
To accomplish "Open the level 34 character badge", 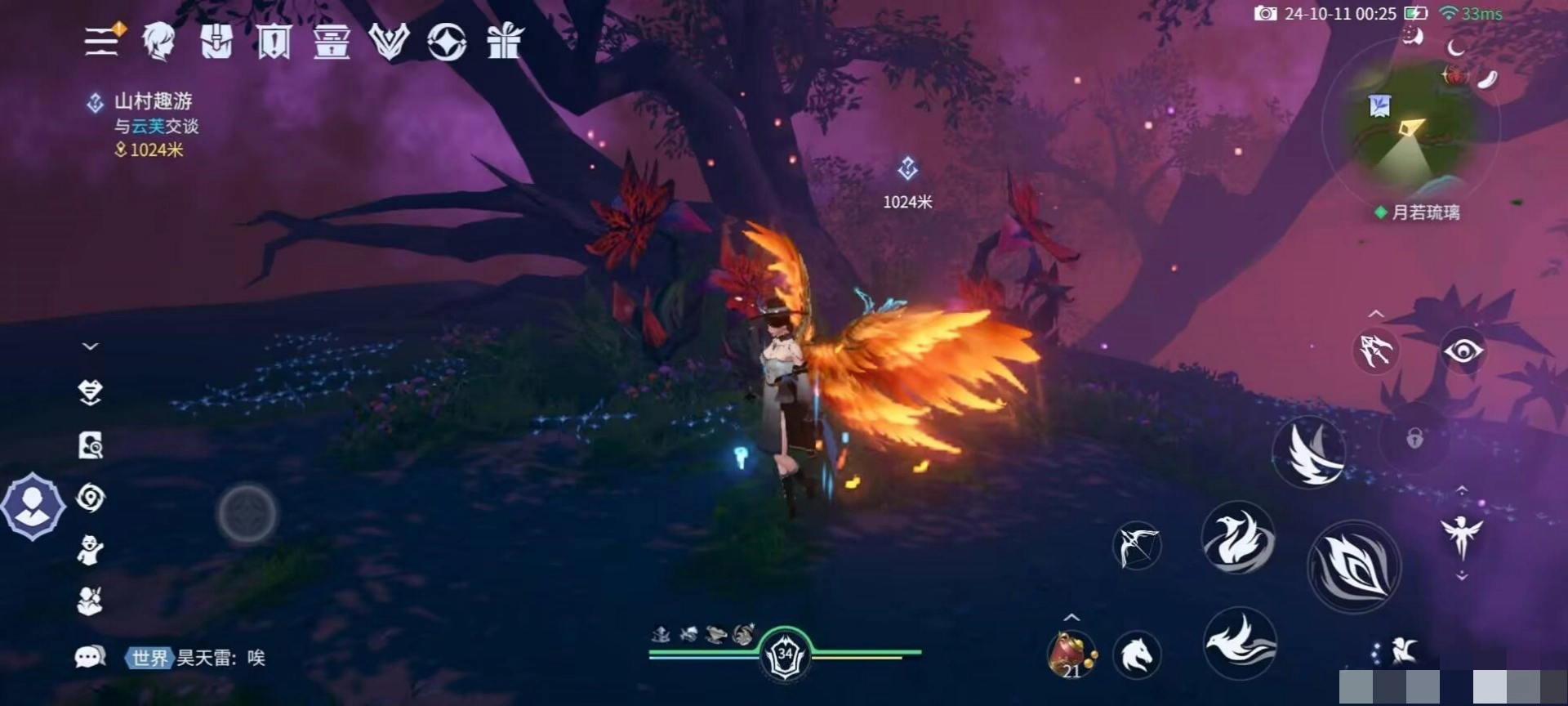I will (785, 655).
